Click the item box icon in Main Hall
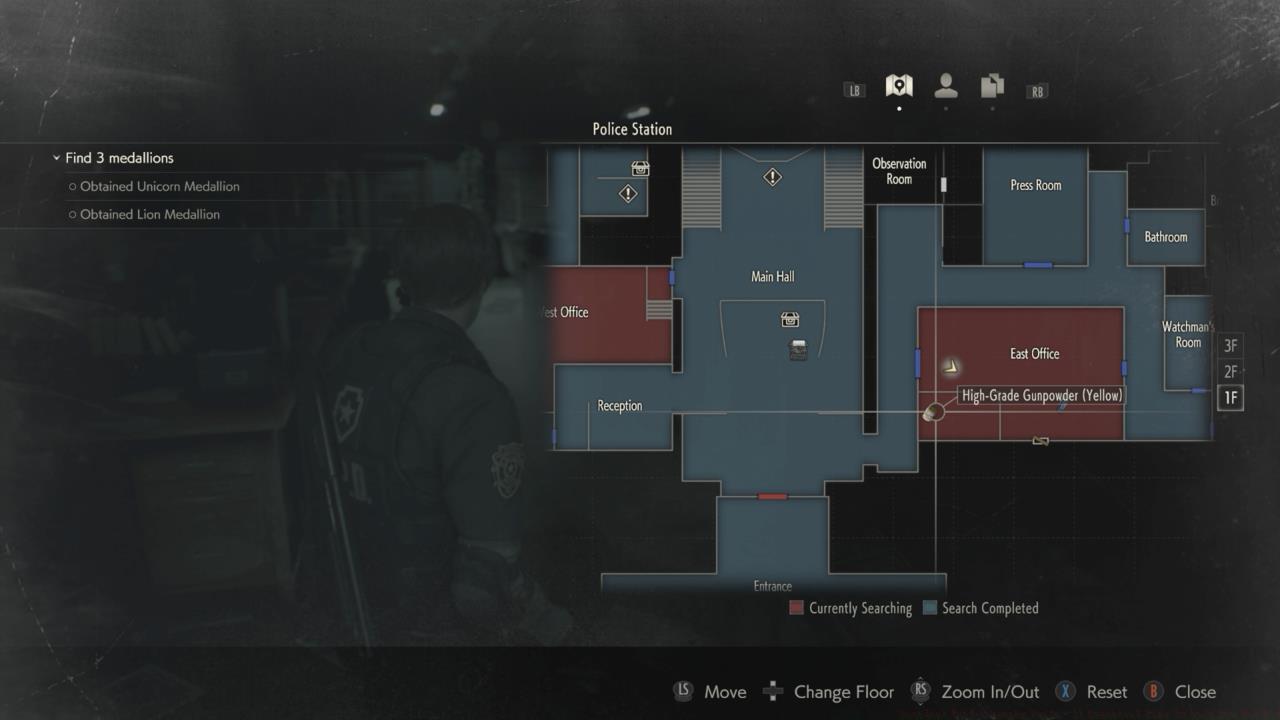Viewport: 1280px width, 720px height. pyautogui.click(x=790, y=319)
